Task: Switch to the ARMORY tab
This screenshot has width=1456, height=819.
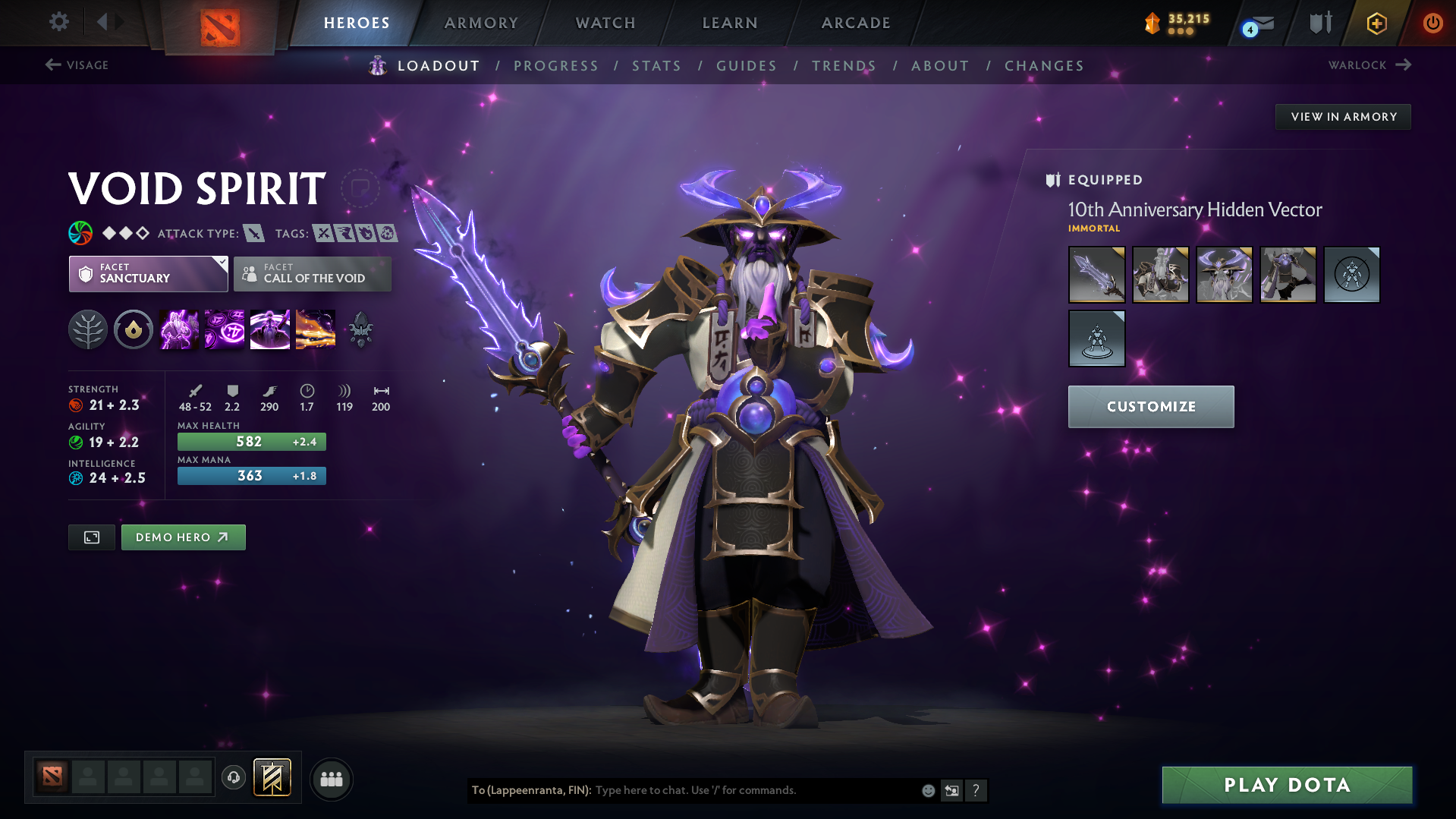Action: [481, 23]
